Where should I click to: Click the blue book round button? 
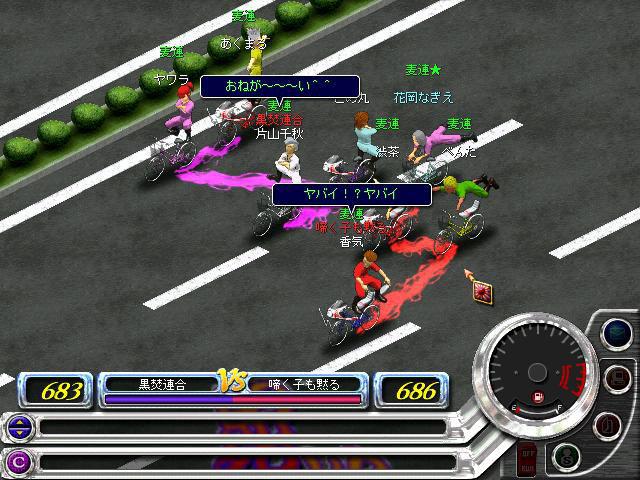619,331
